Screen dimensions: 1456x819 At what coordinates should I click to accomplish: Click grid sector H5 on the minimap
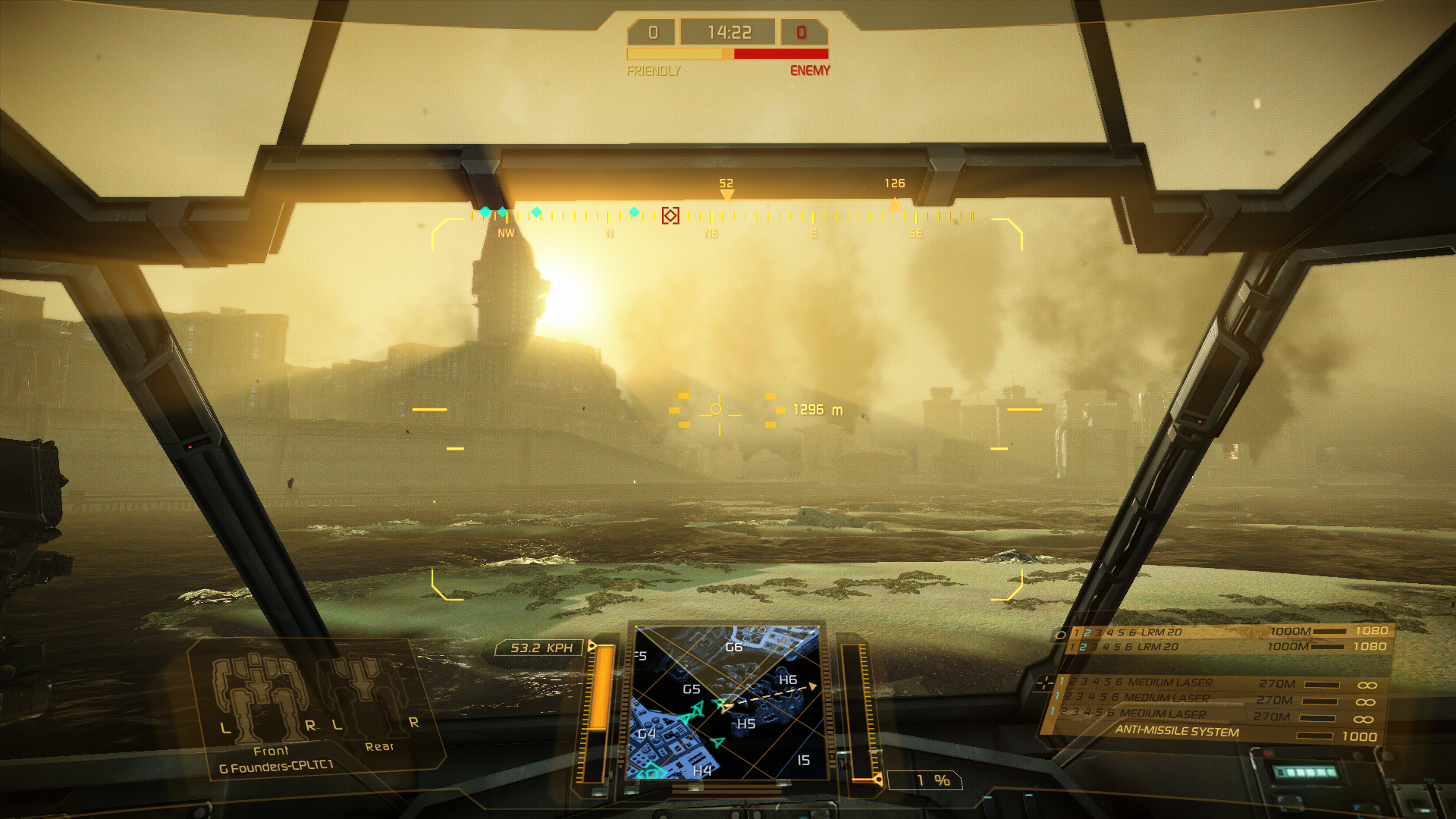point(746,723)
